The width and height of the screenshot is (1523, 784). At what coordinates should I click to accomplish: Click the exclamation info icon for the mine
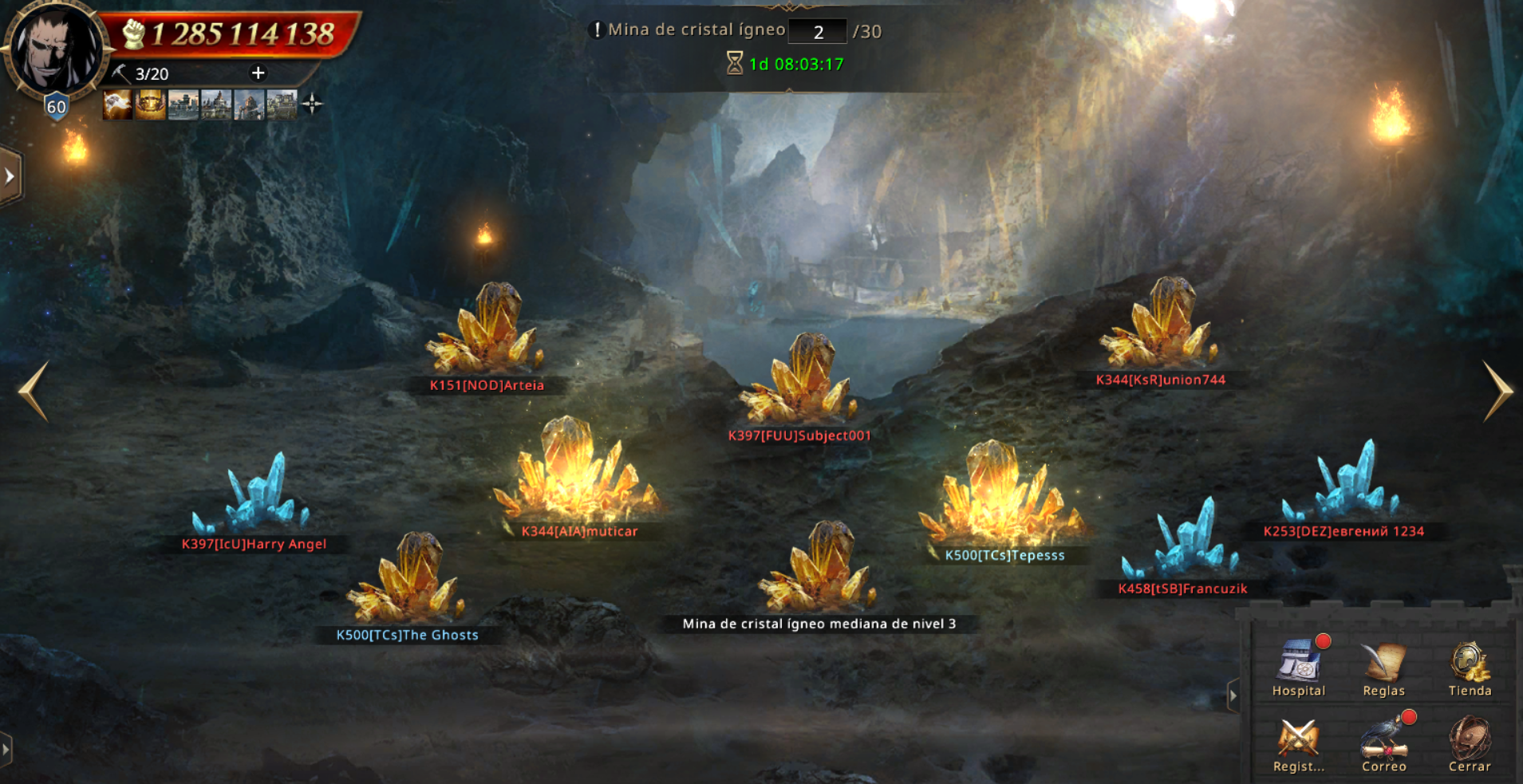pyautogui.click(x=596, y=30)
